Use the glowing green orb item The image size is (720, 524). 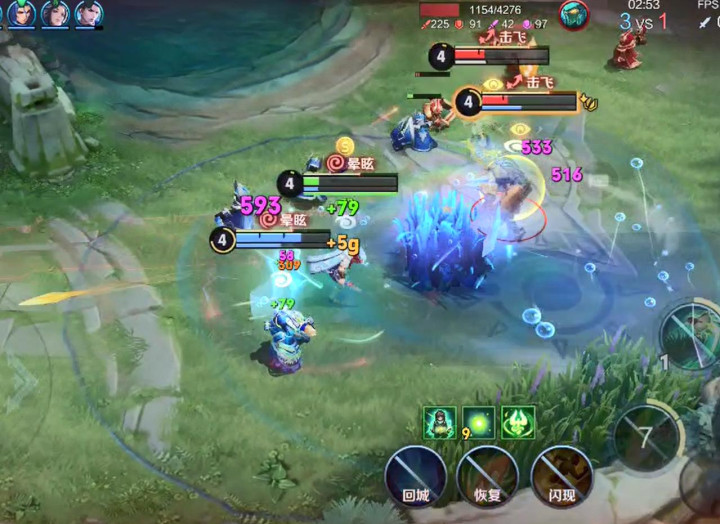pyautogui.click(x=479, y=422)
